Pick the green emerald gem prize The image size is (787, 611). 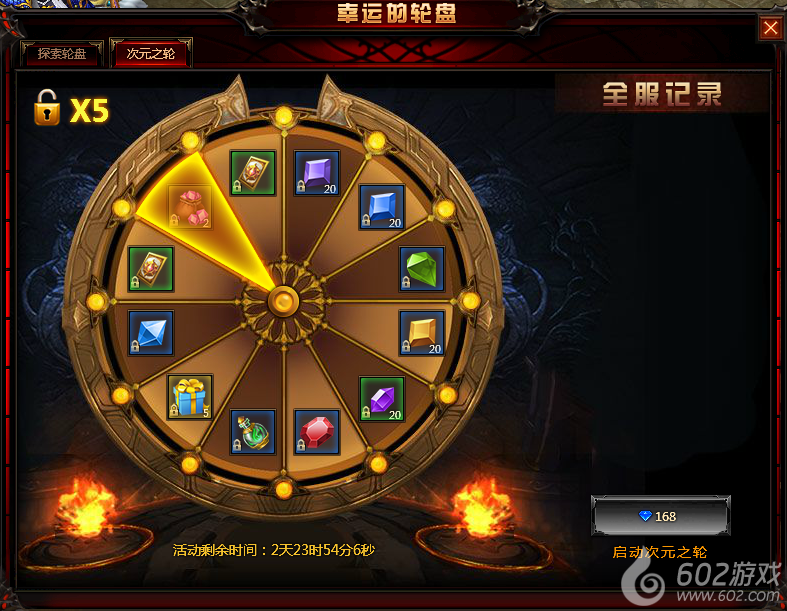pos(422,269)
